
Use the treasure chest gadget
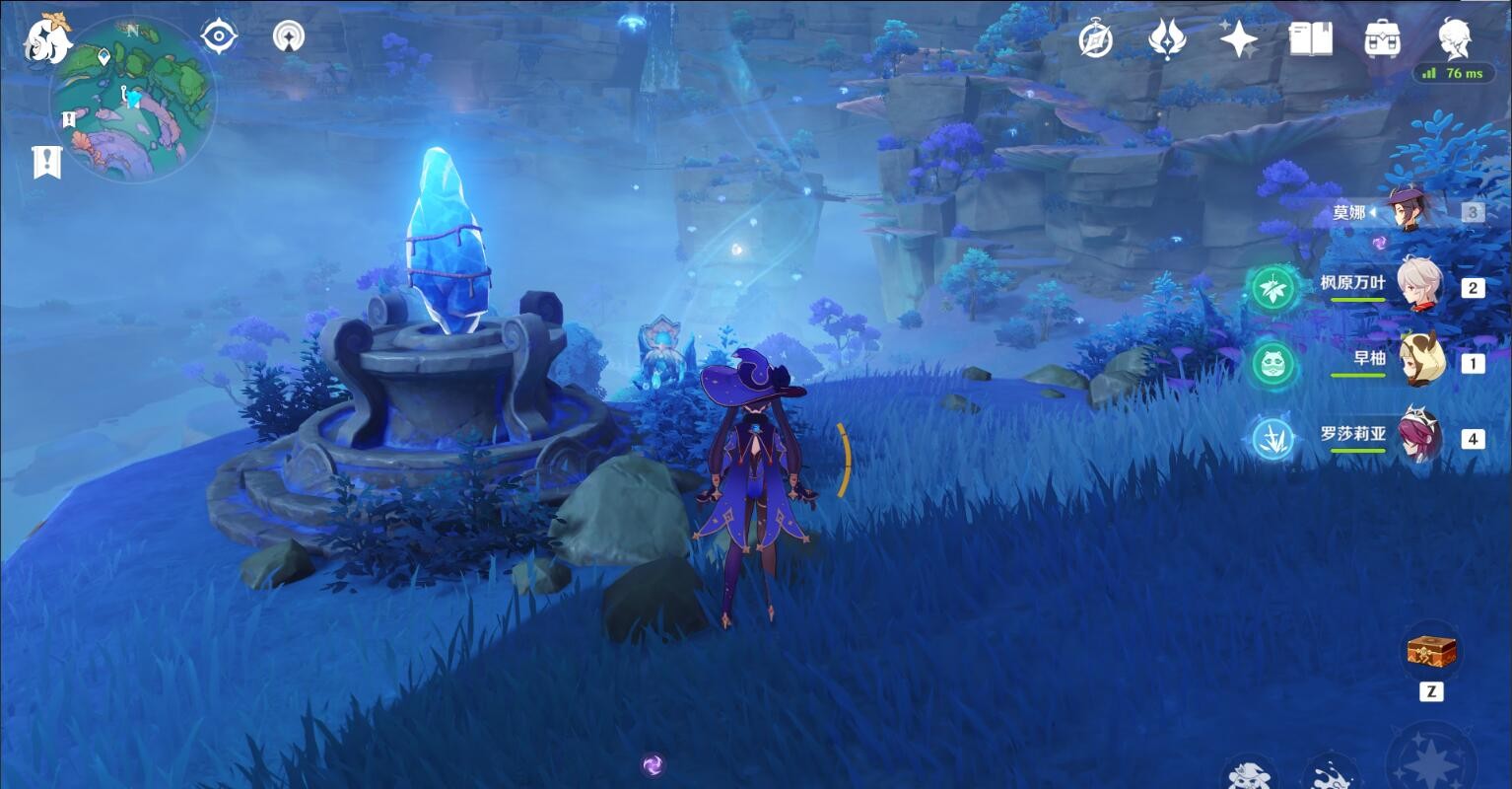[1431, 651]
